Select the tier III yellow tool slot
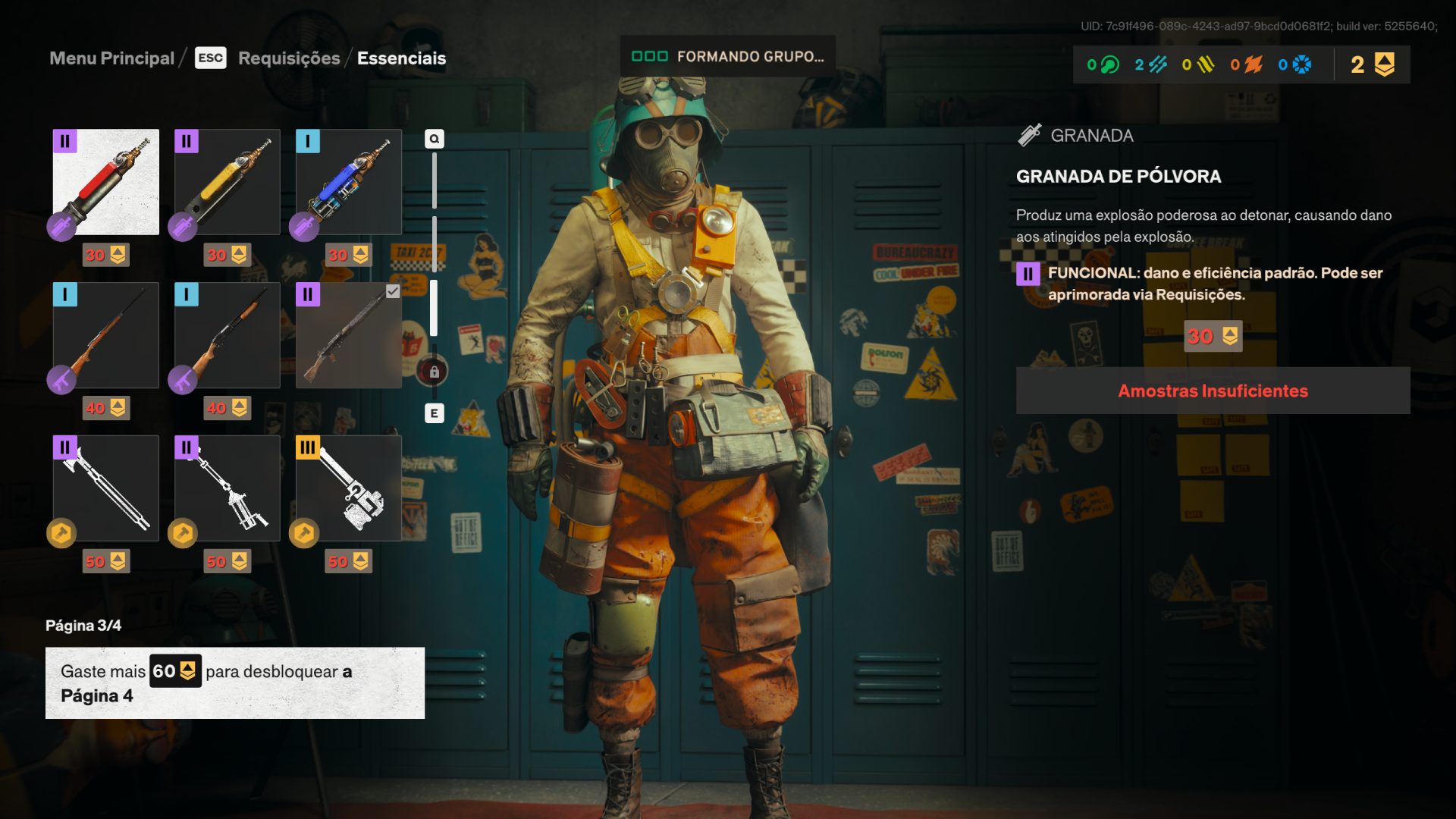Image resolution: width=1456 pixels, height=819 pixels. (x=349, y=488)
